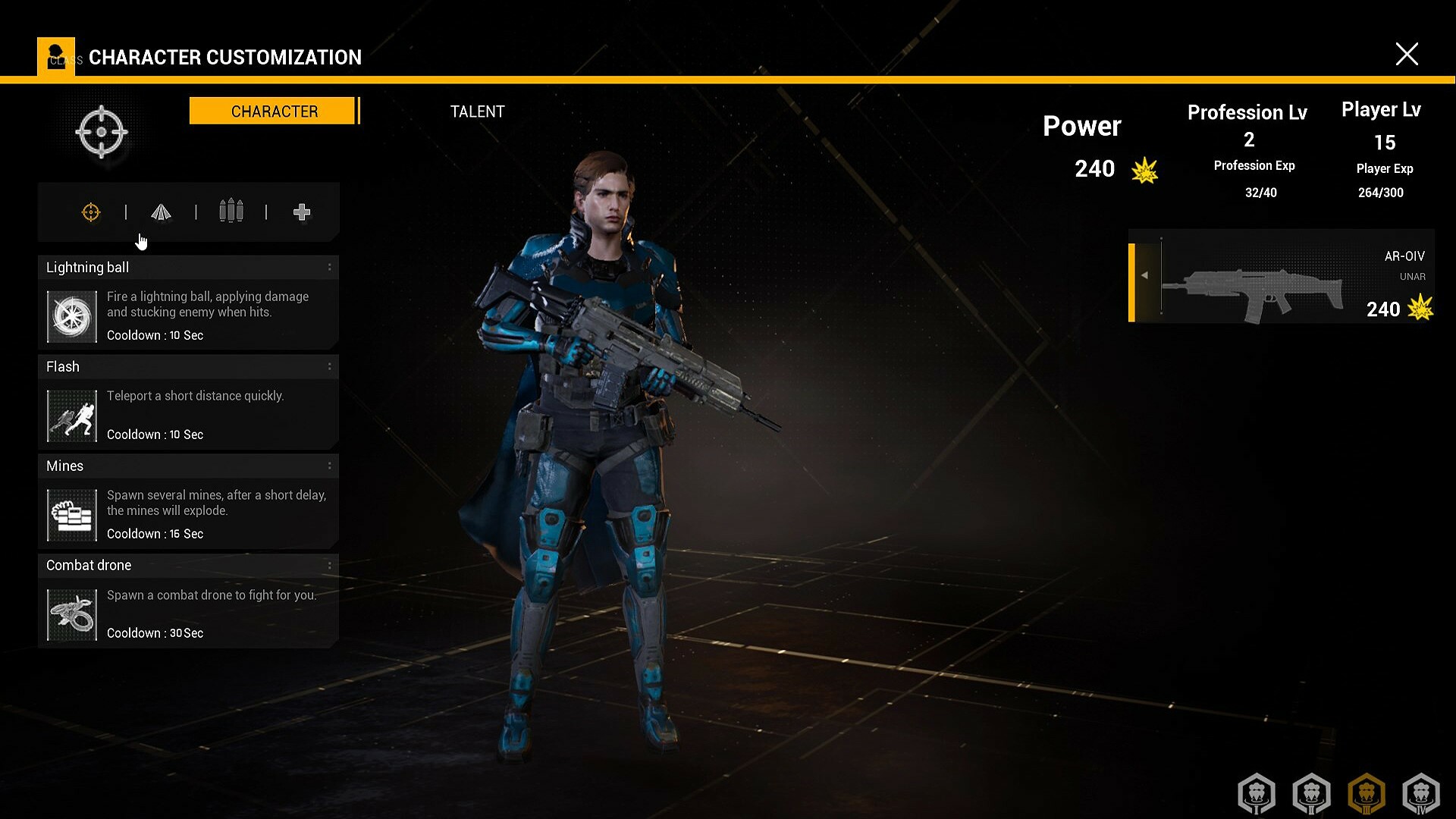Choose the crosshair class icon in skill bar

(x=91, y=212)
